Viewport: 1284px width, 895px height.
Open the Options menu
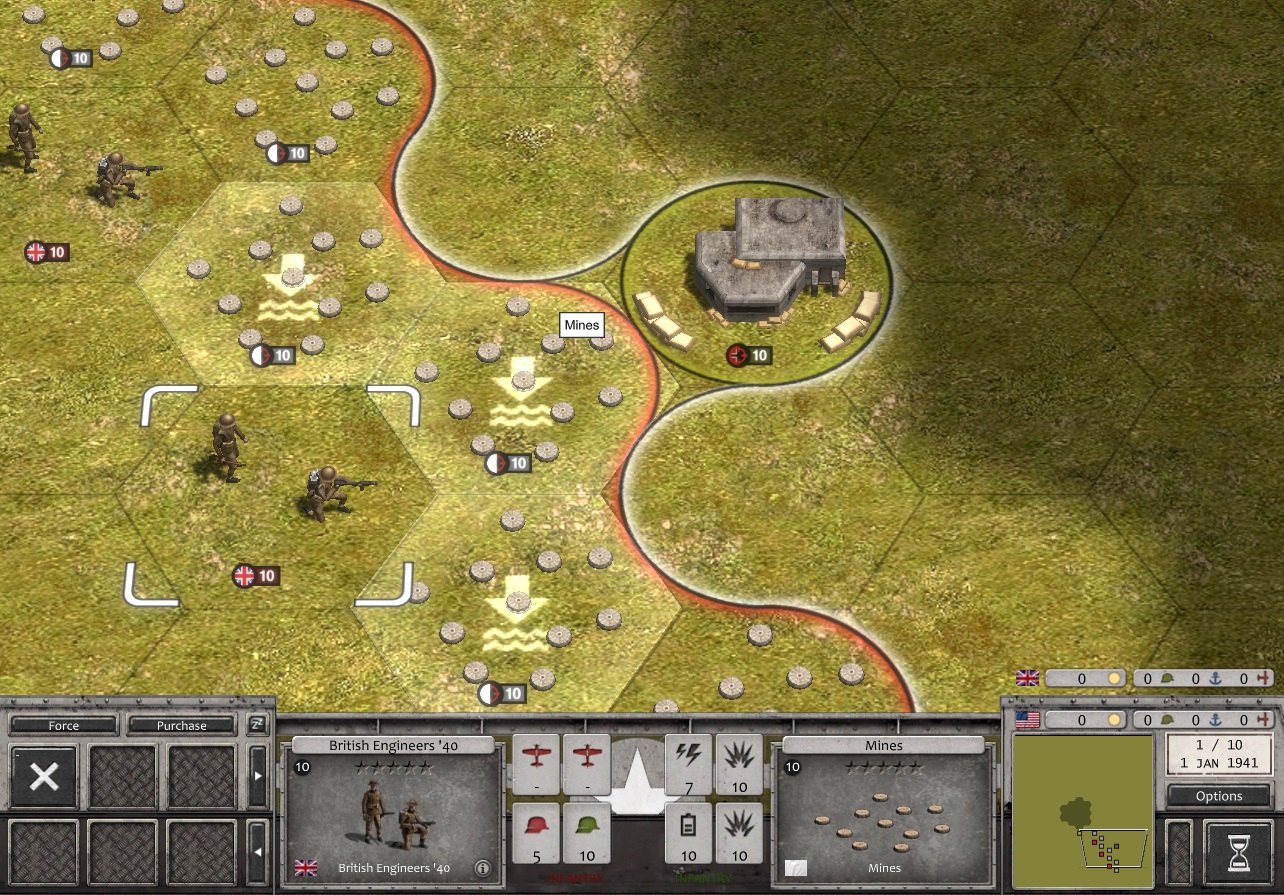coord(1218,796)
